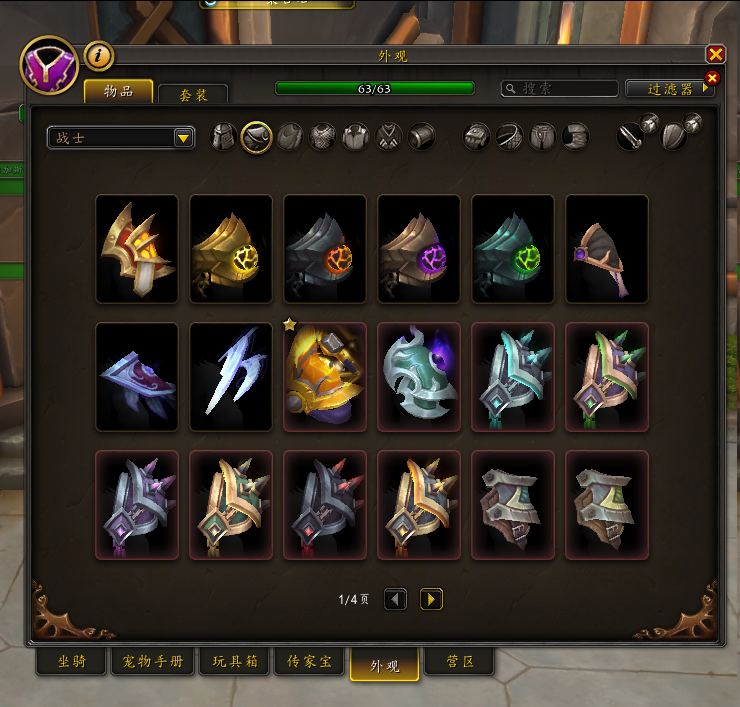The image size is (740, 707).
Task: Switch to the 套装 sets tab
Action: 193,93
